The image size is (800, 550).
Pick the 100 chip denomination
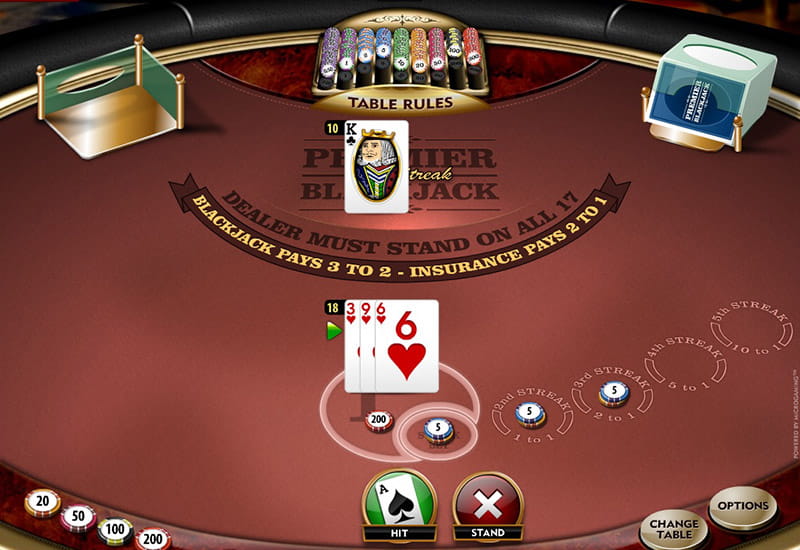[115, 530]
